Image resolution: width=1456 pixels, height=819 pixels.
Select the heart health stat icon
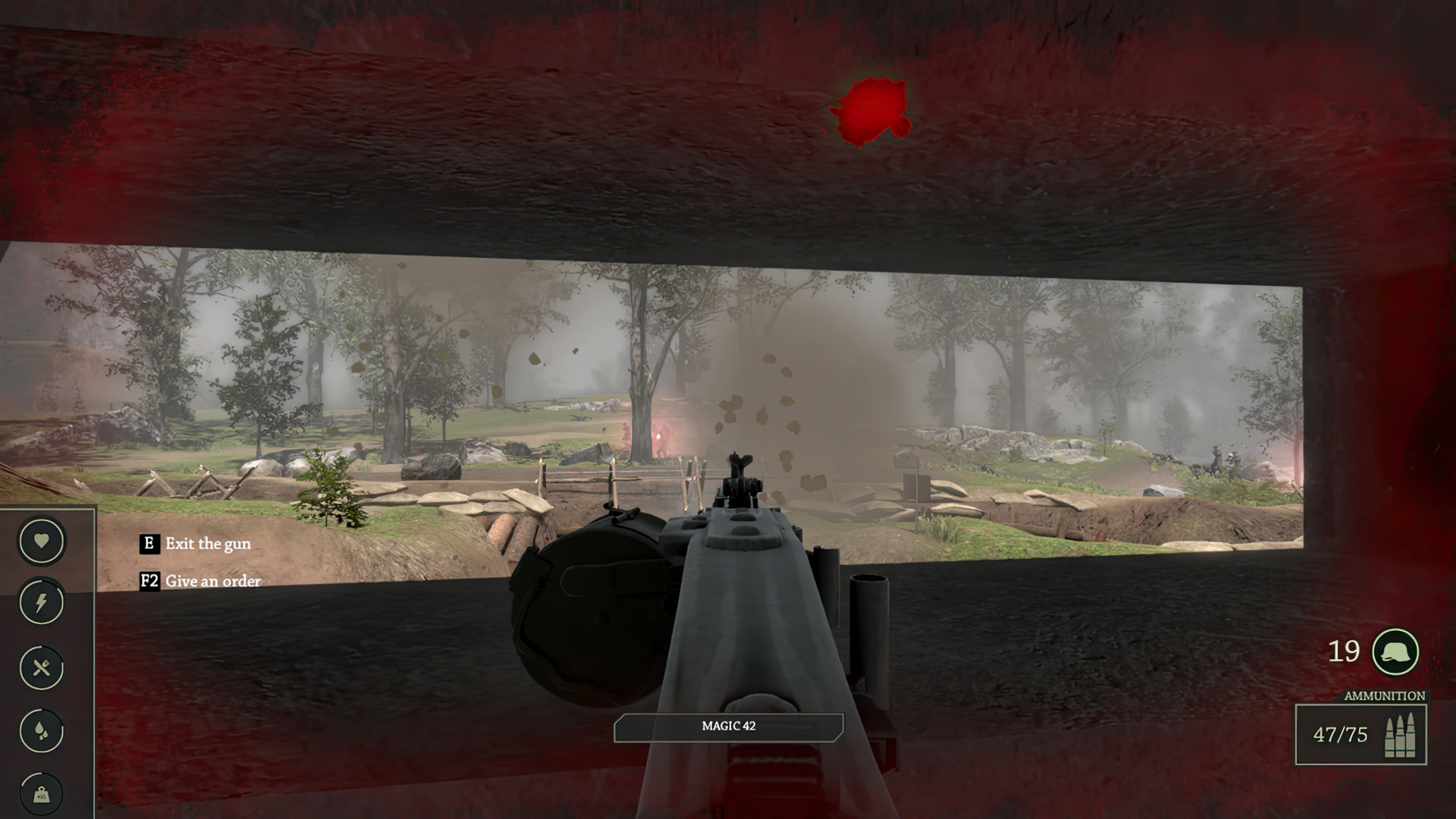(x=42, y=542)
